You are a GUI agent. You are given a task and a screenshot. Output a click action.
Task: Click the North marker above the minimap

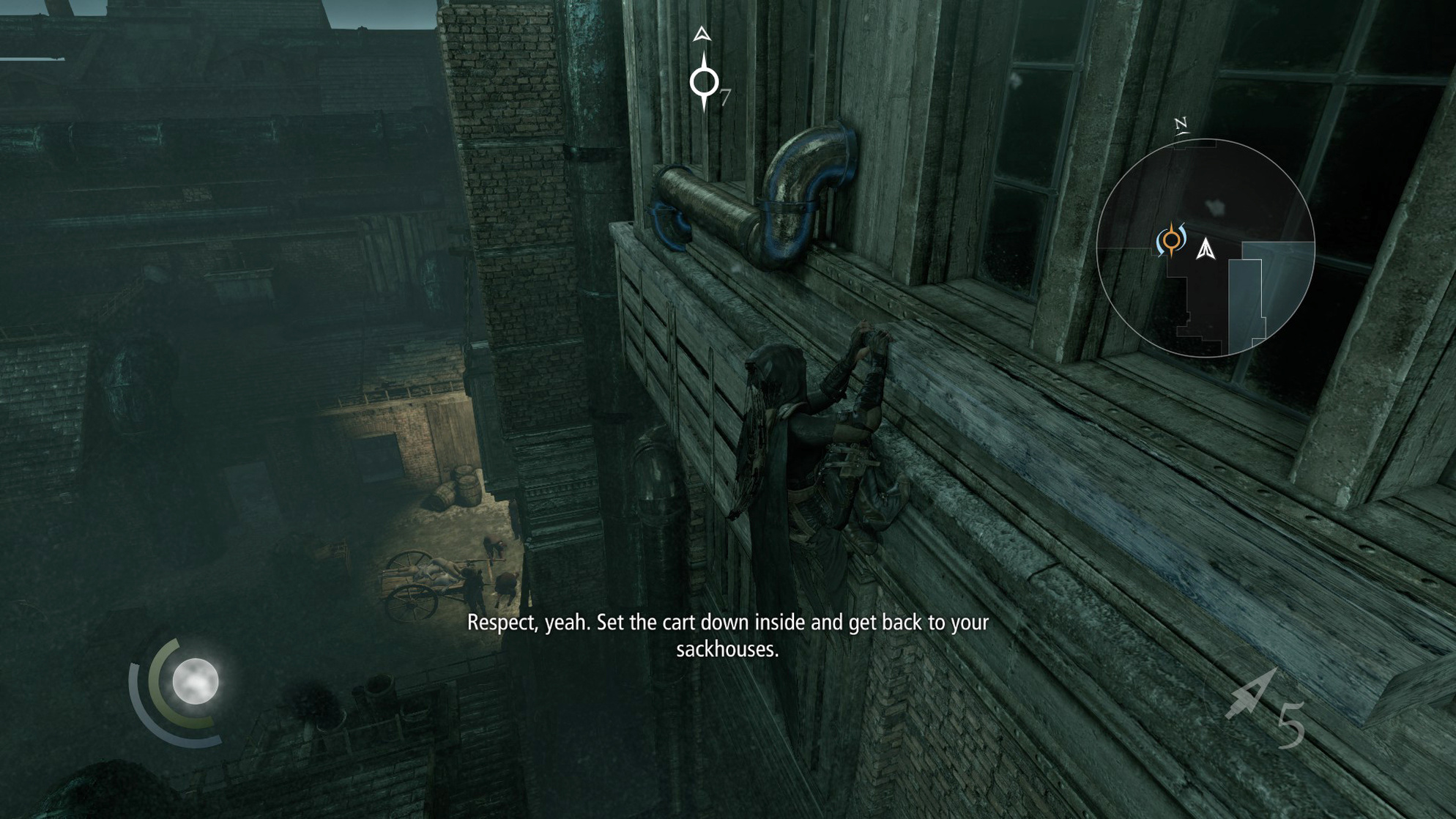point(1182,123)
